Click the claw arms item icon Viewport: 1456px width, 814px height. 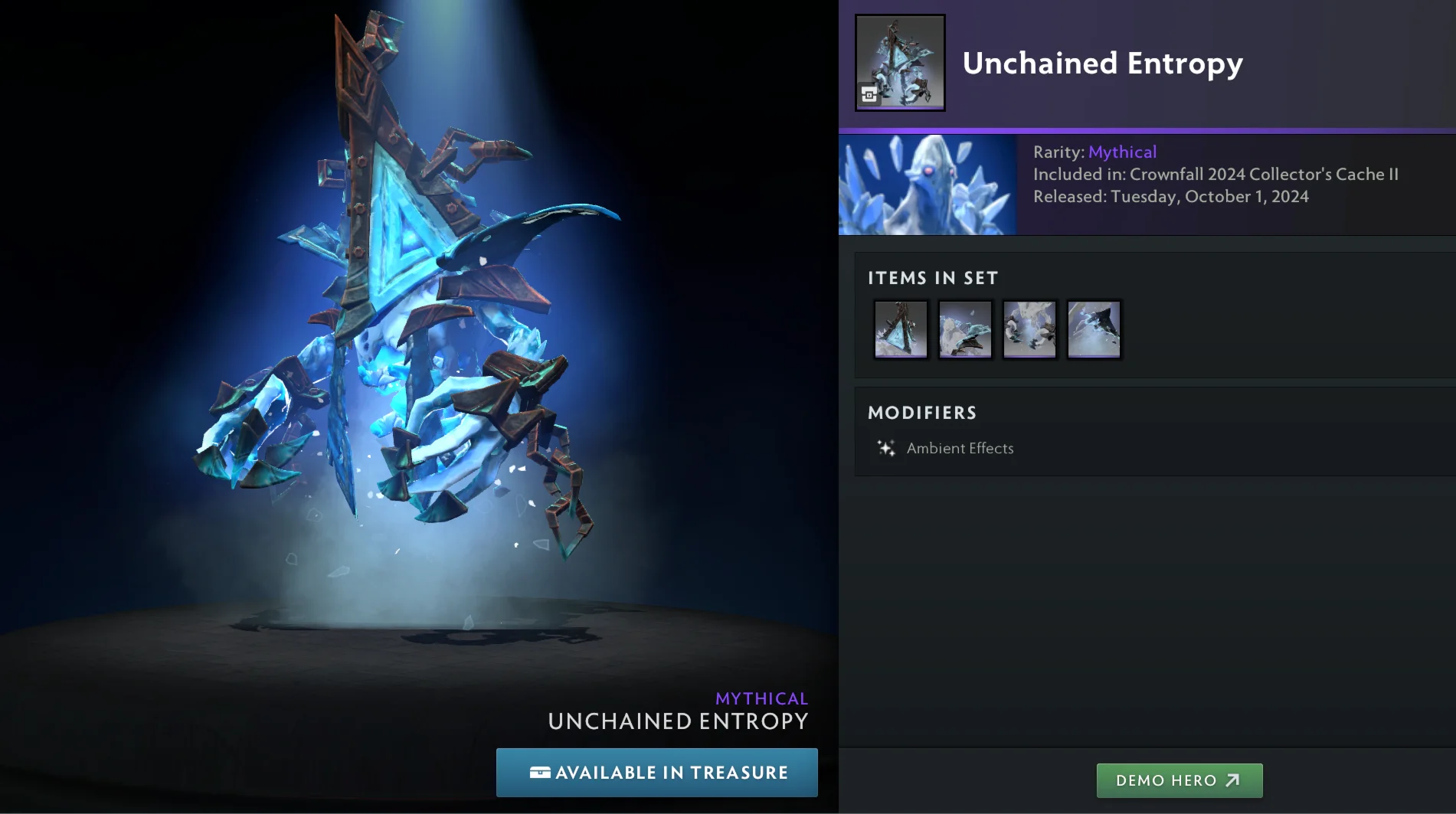pyautogui.click(x=1029, y=329)
